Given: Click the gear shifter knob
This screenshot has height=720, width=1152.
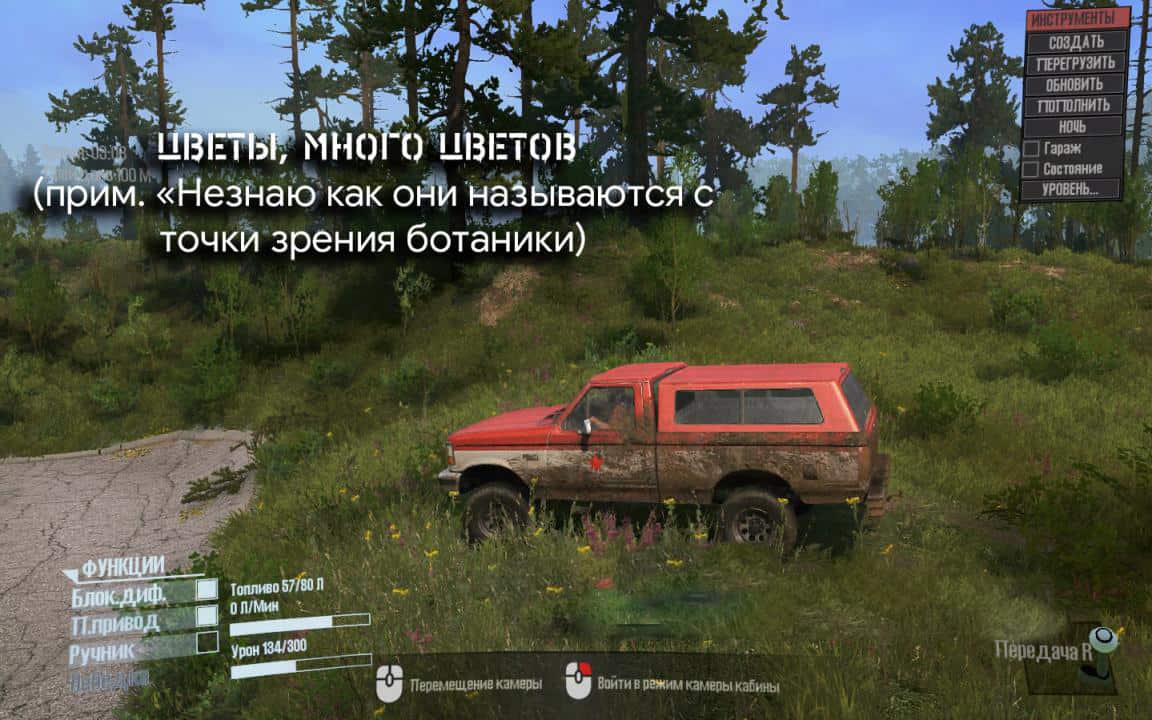Looking at the screenshot, I should [1103, 638].
